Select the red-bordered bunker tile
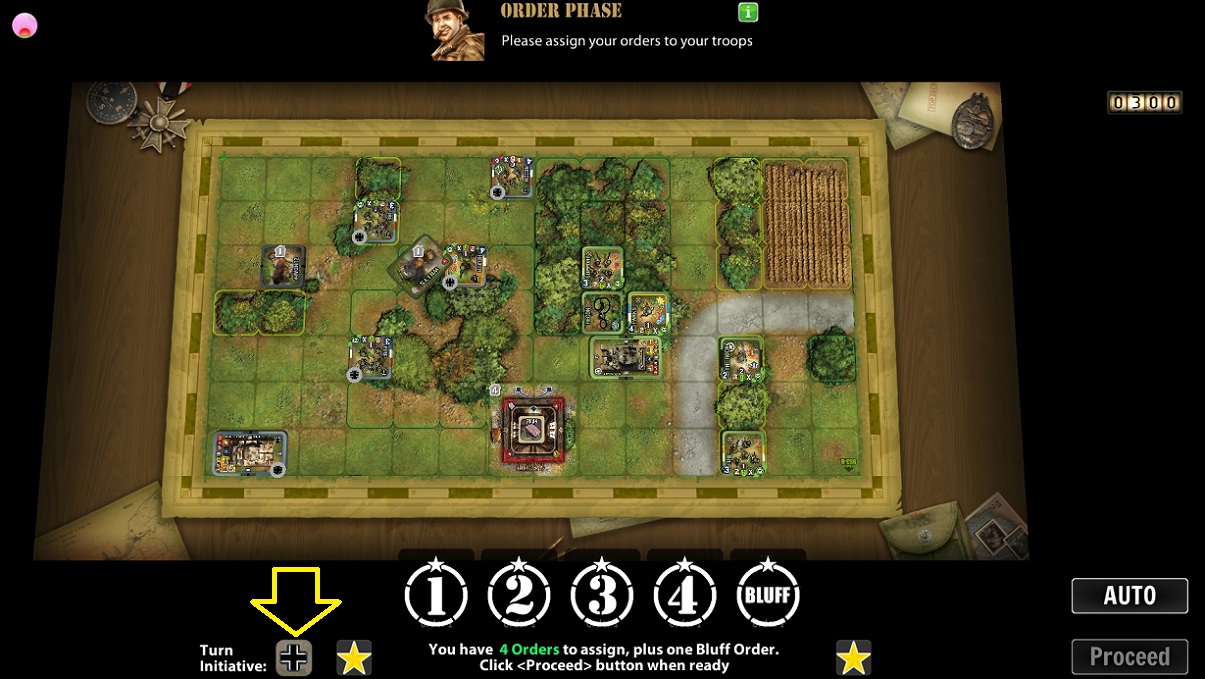 pos(533,429)
